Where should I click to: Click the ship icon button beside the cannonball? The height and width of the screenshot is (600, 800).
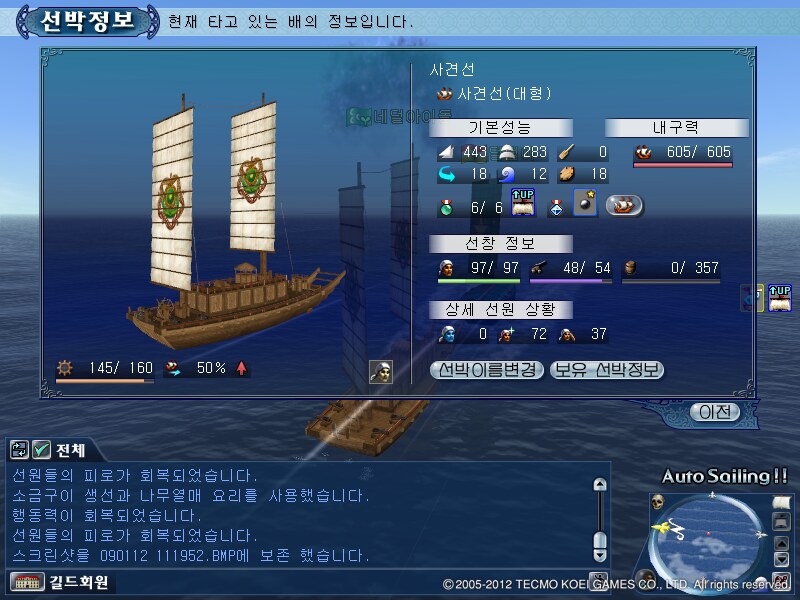pos(624,205)
